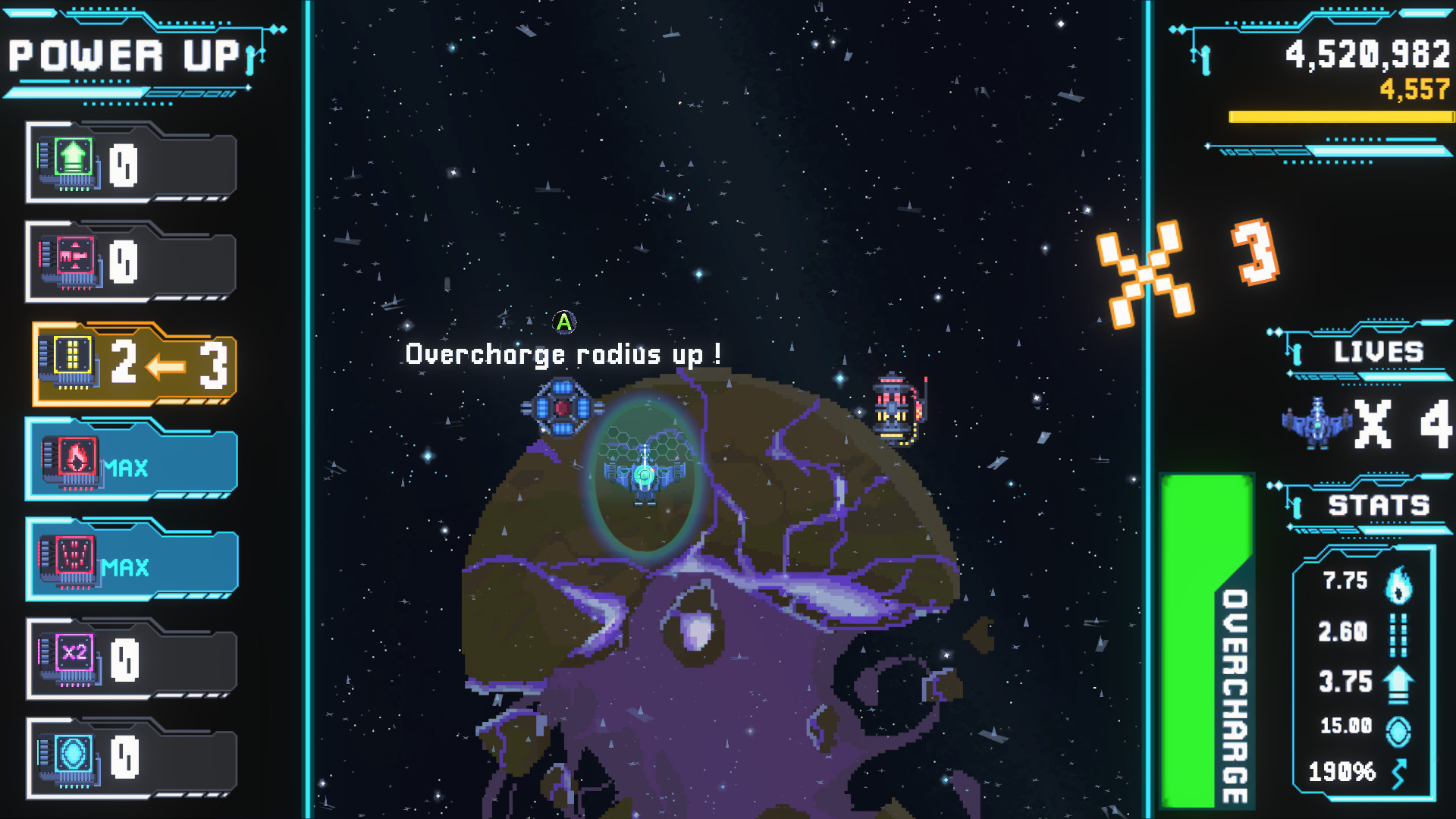Click the Overcharge radius up message
The image size is (1456, 819).
(564, 354)
